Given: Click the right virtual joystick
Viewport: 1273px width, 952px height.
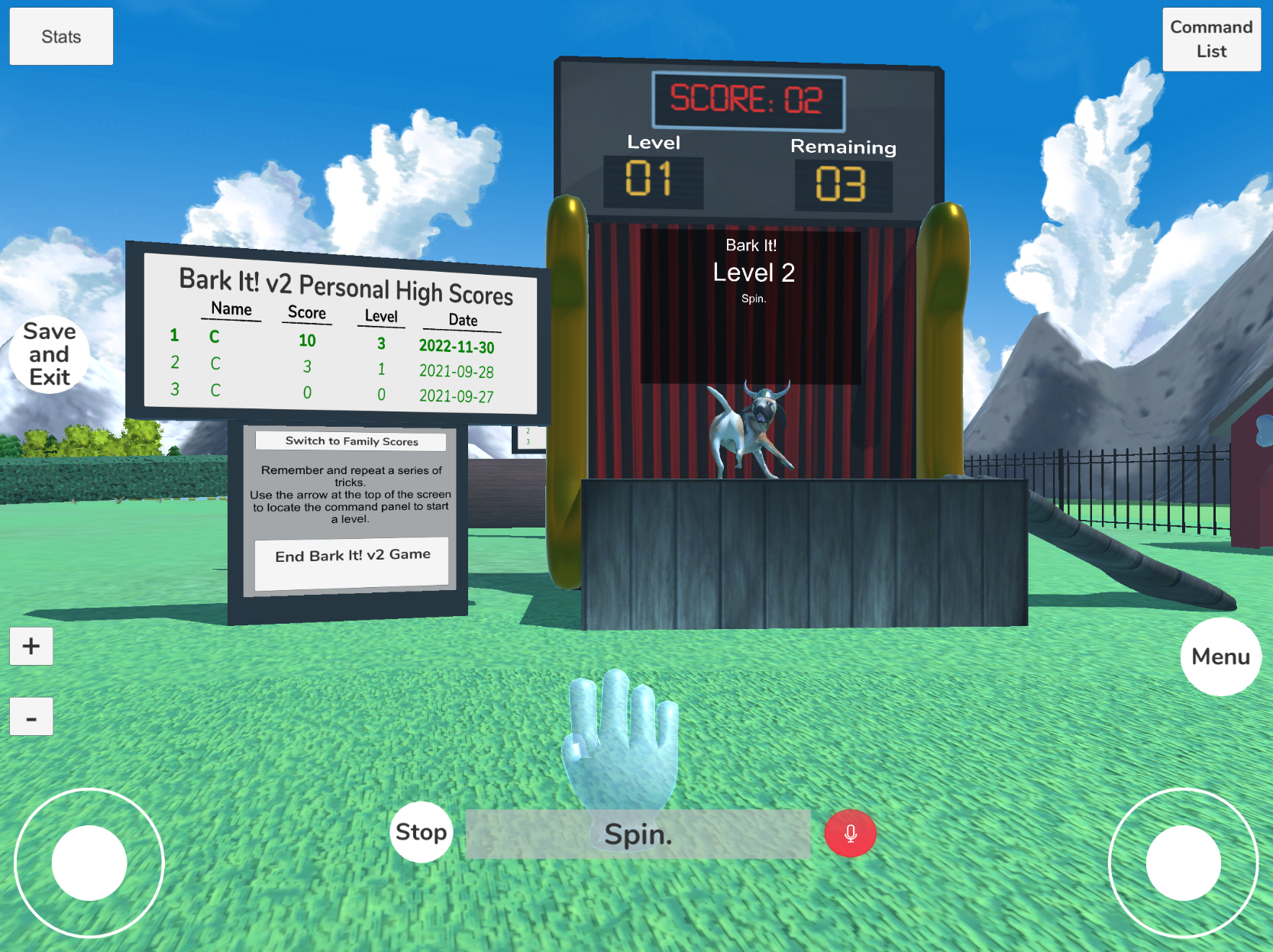Looking at the screenshot, I should (x=1182, y=863).
